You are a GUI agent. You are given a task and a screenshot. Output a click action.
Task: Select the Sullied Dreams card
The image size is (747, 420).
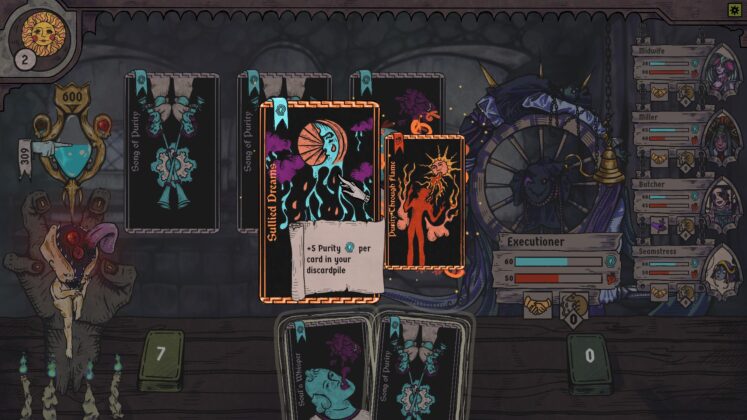click(319, 200)
